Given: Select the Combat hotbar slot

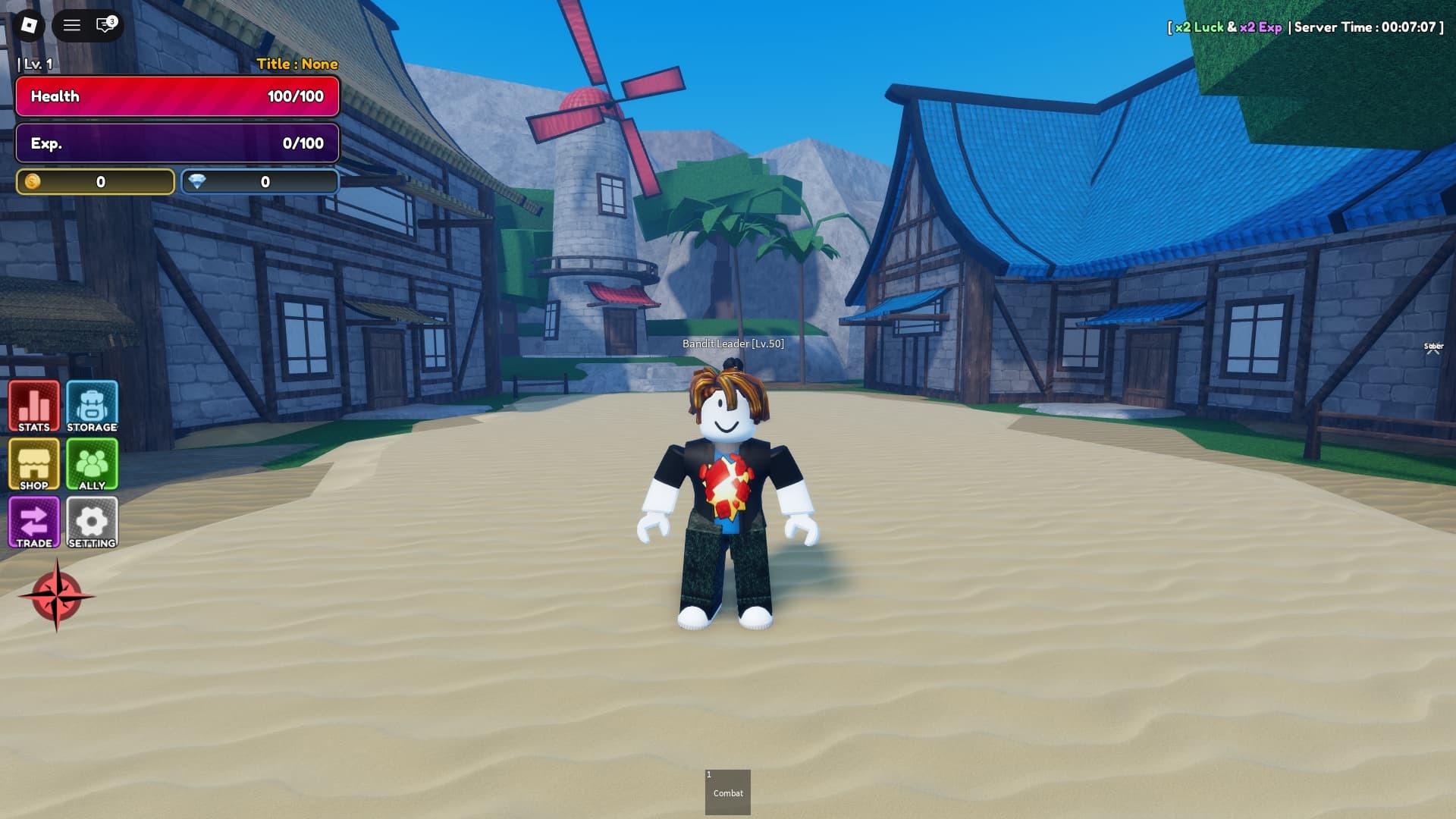Looking at the screenshot, I should click(728, 792).
